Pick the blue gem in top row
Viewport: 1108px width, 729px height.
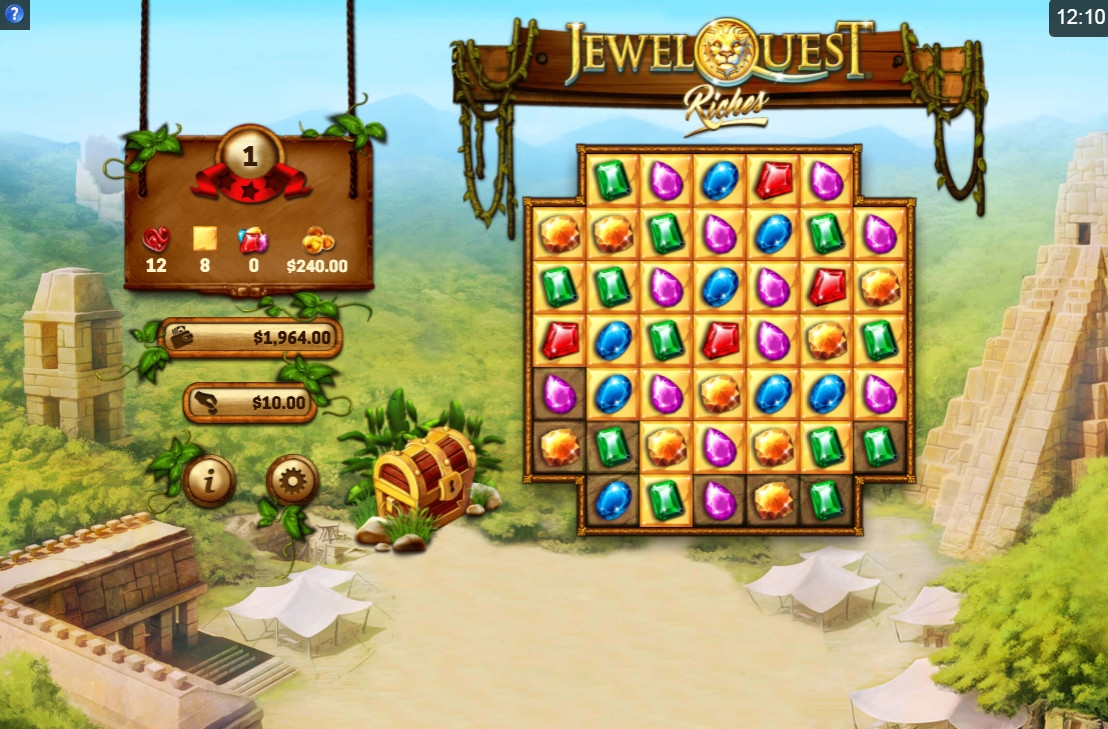(x=719, y=180)
